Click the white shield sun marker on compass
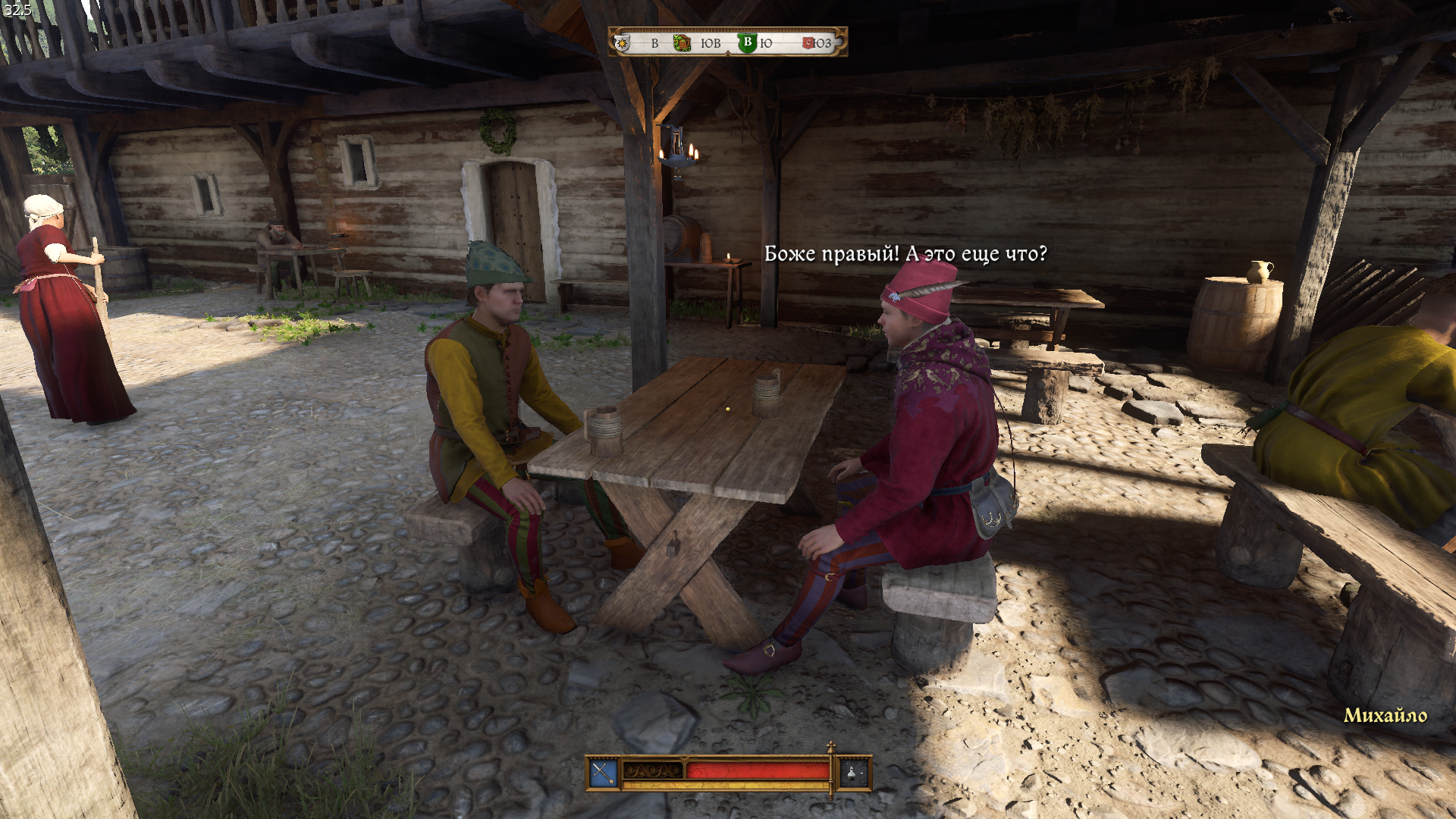This screenshot has height=819, width=1456. point(623,43)
